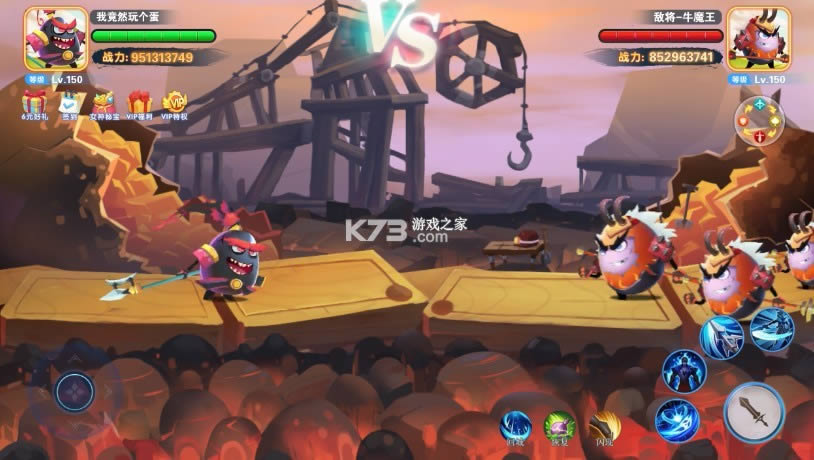Screen dimensions: 814x460
Task: Activate the glowing warrior aura skill
Action: tap(684, 371)
